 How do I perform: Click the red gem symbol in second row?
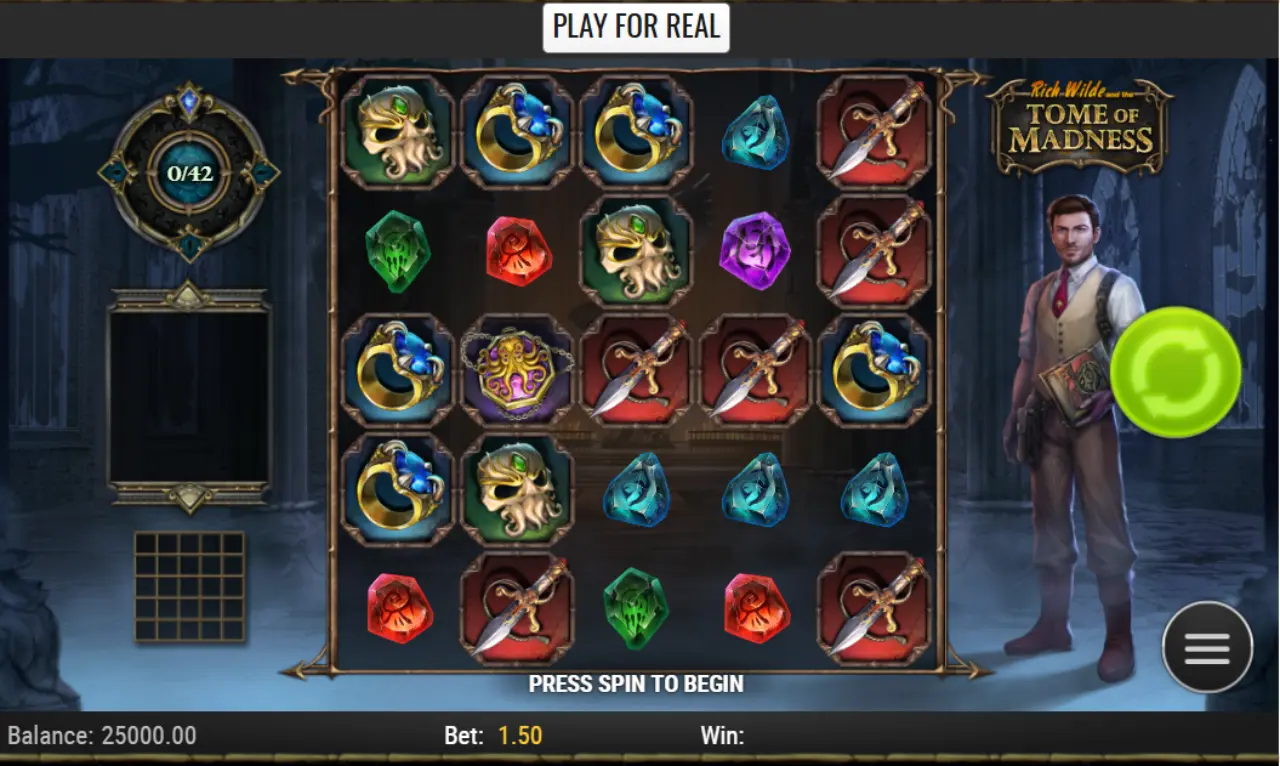[x=517, y=250]
